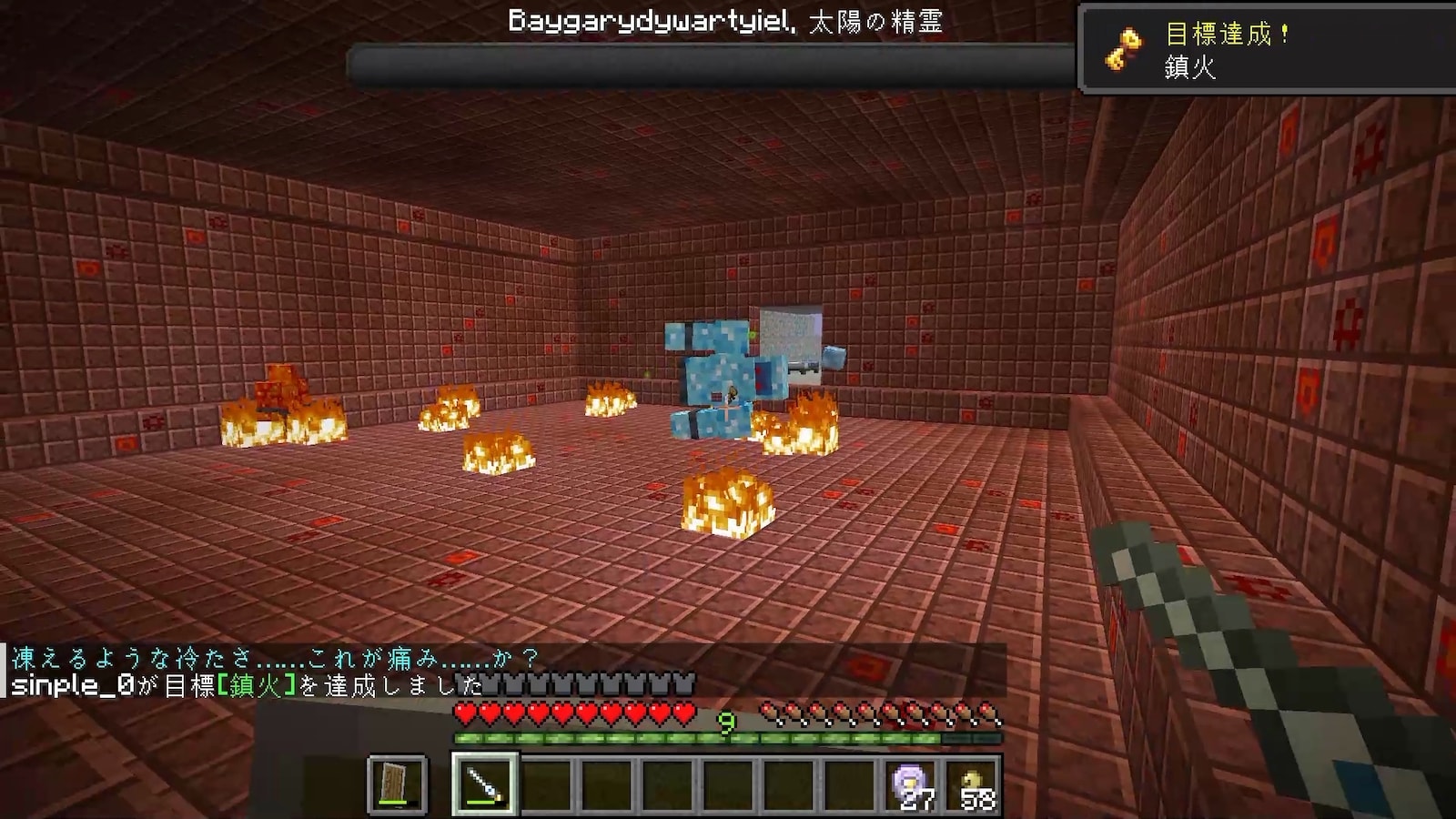Click the 目標達成 advancement toast notification
This screenshot has width=1456, height=819.
1267,49
